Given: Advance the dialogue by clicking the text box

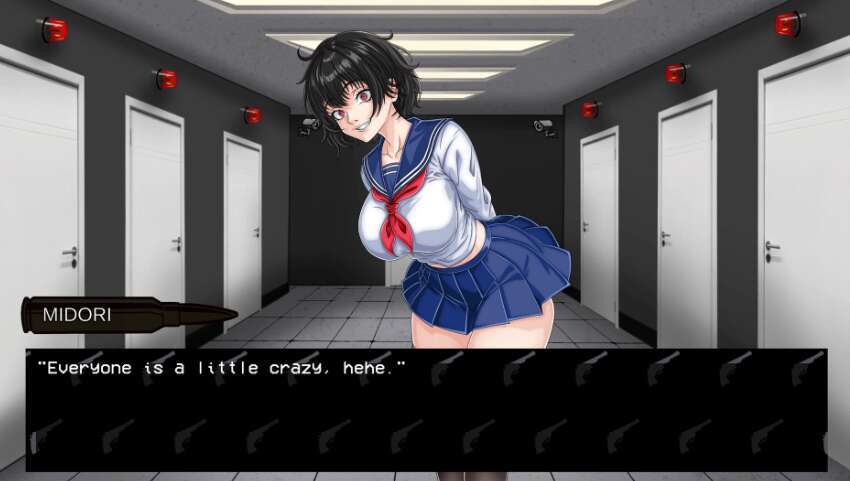Looking at the screenshot, I should click(426, 410).
